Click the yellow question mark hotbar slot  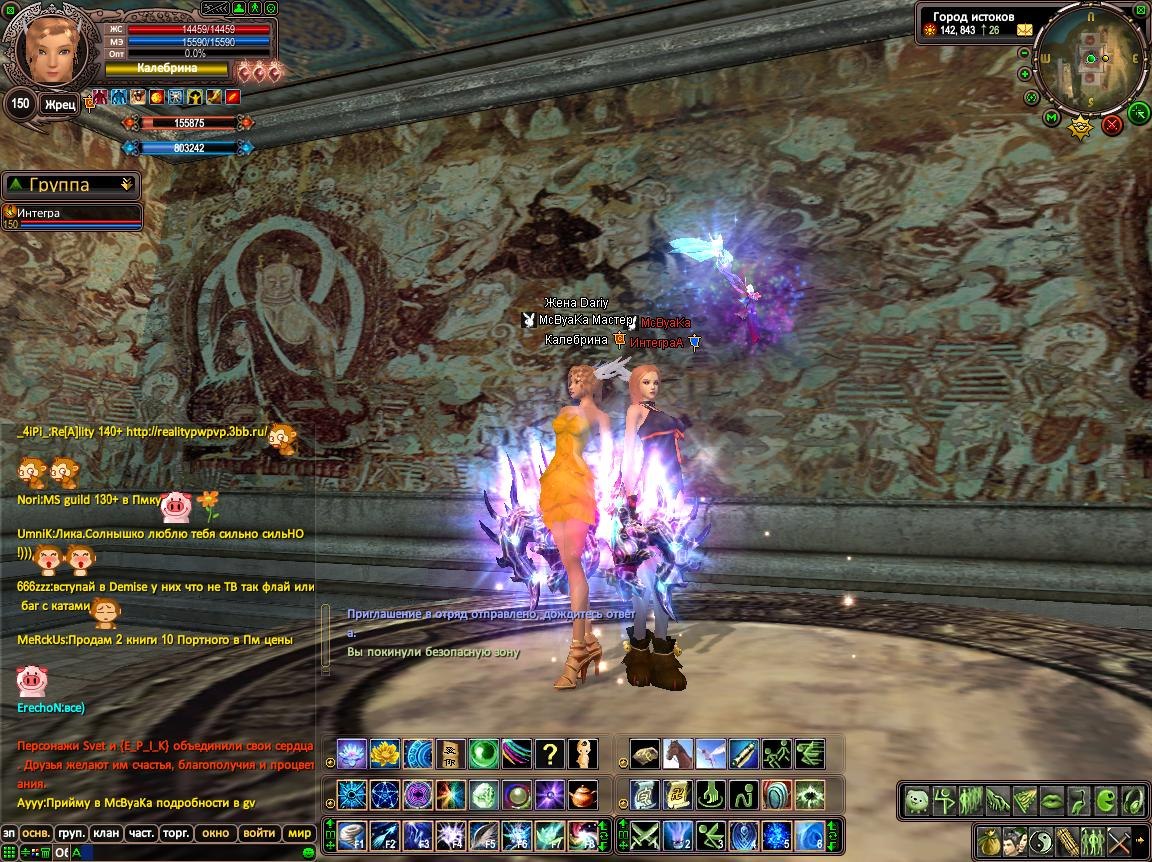[x=549, y=753]
